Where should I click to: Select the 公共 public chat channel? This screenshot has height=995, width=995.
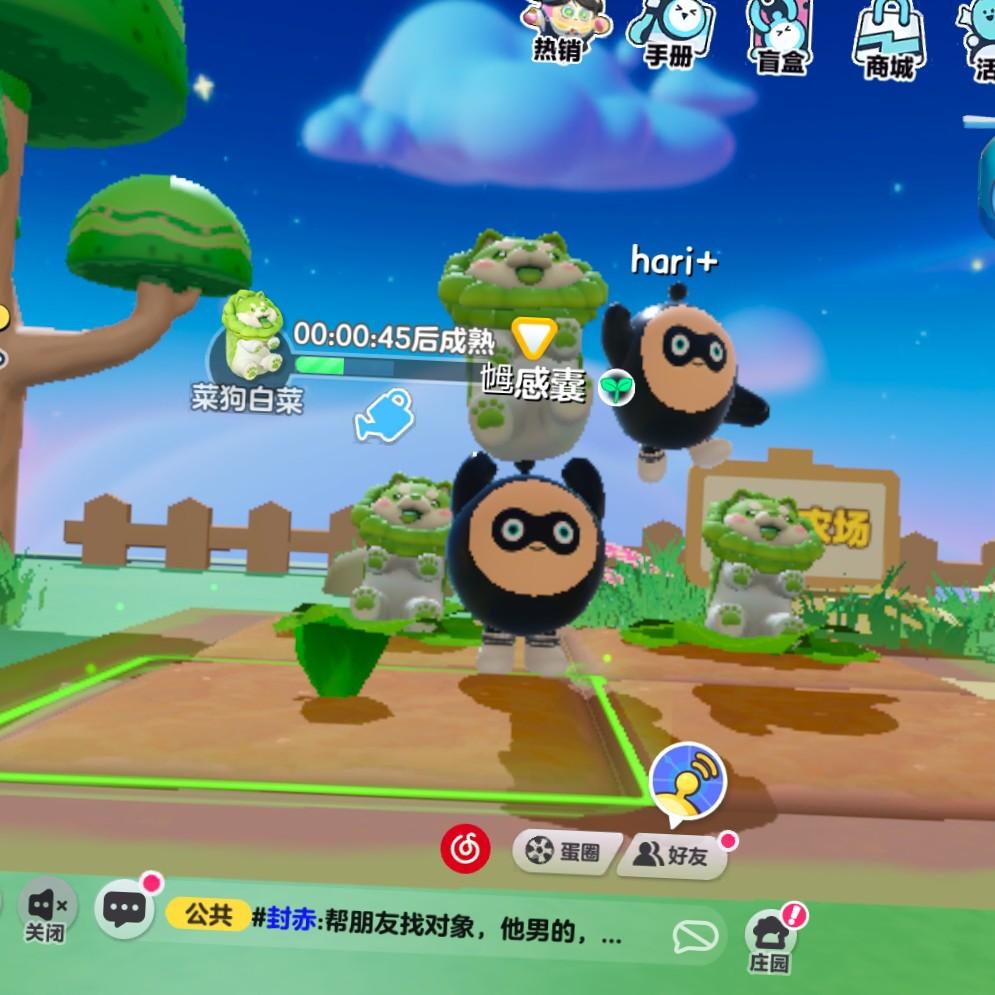pos(208,915)
